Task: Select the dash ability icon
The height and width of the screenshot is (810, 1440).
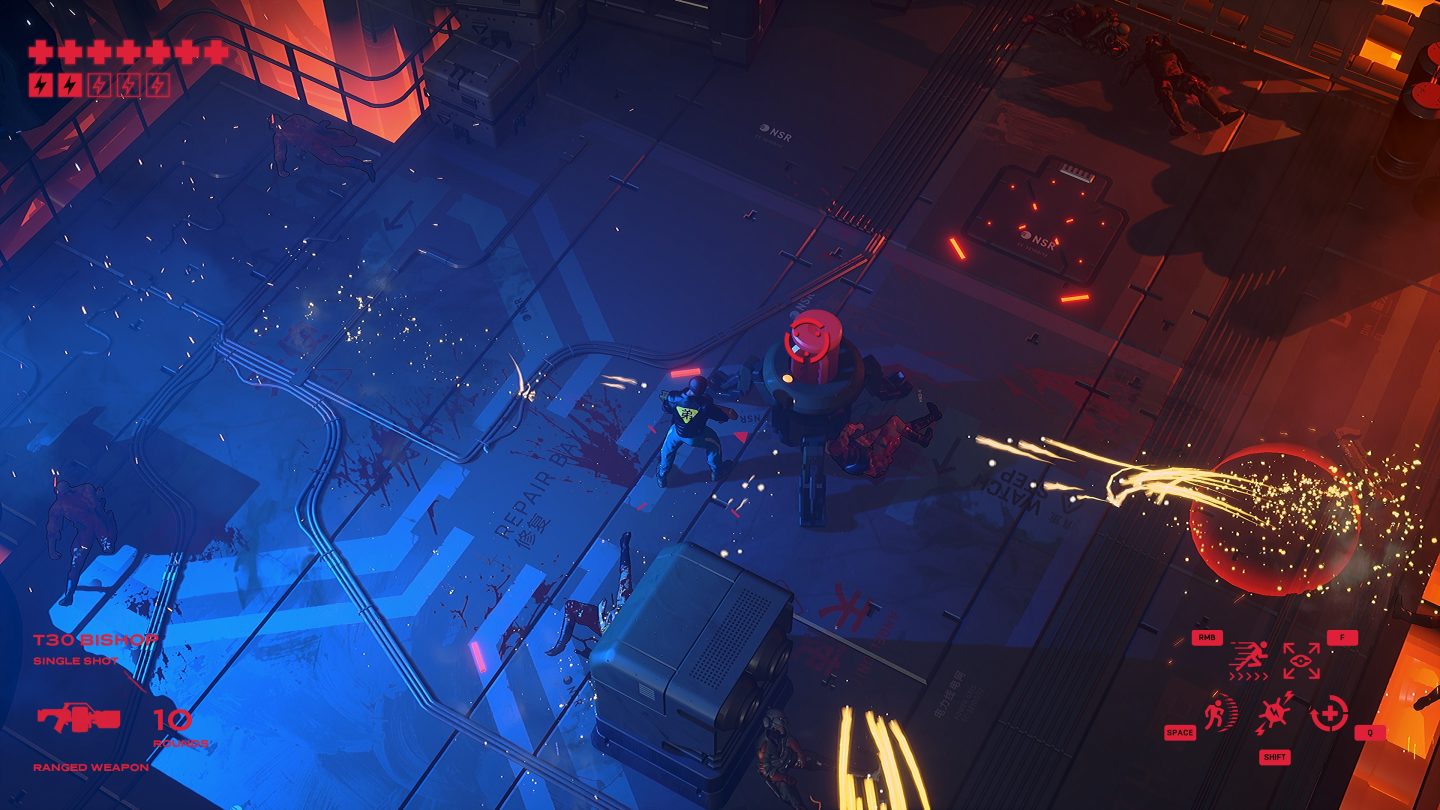Action: point(1249,655)
